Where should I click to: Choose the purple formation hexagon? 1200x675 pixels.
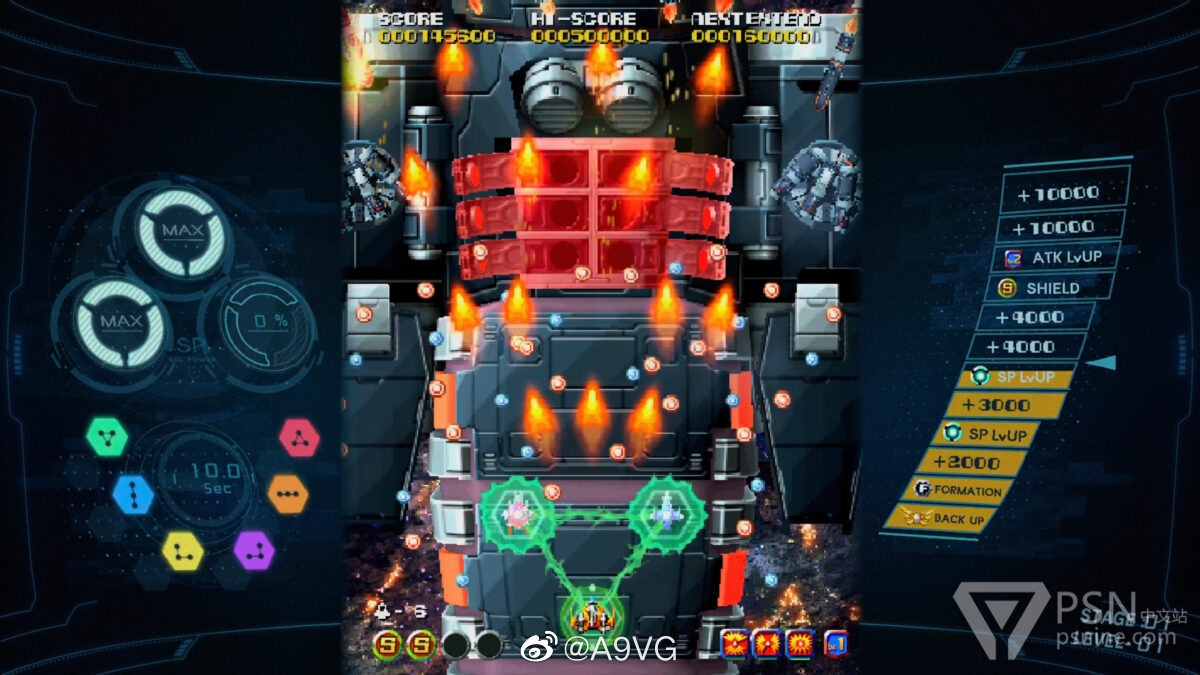(x=254, y=550)
